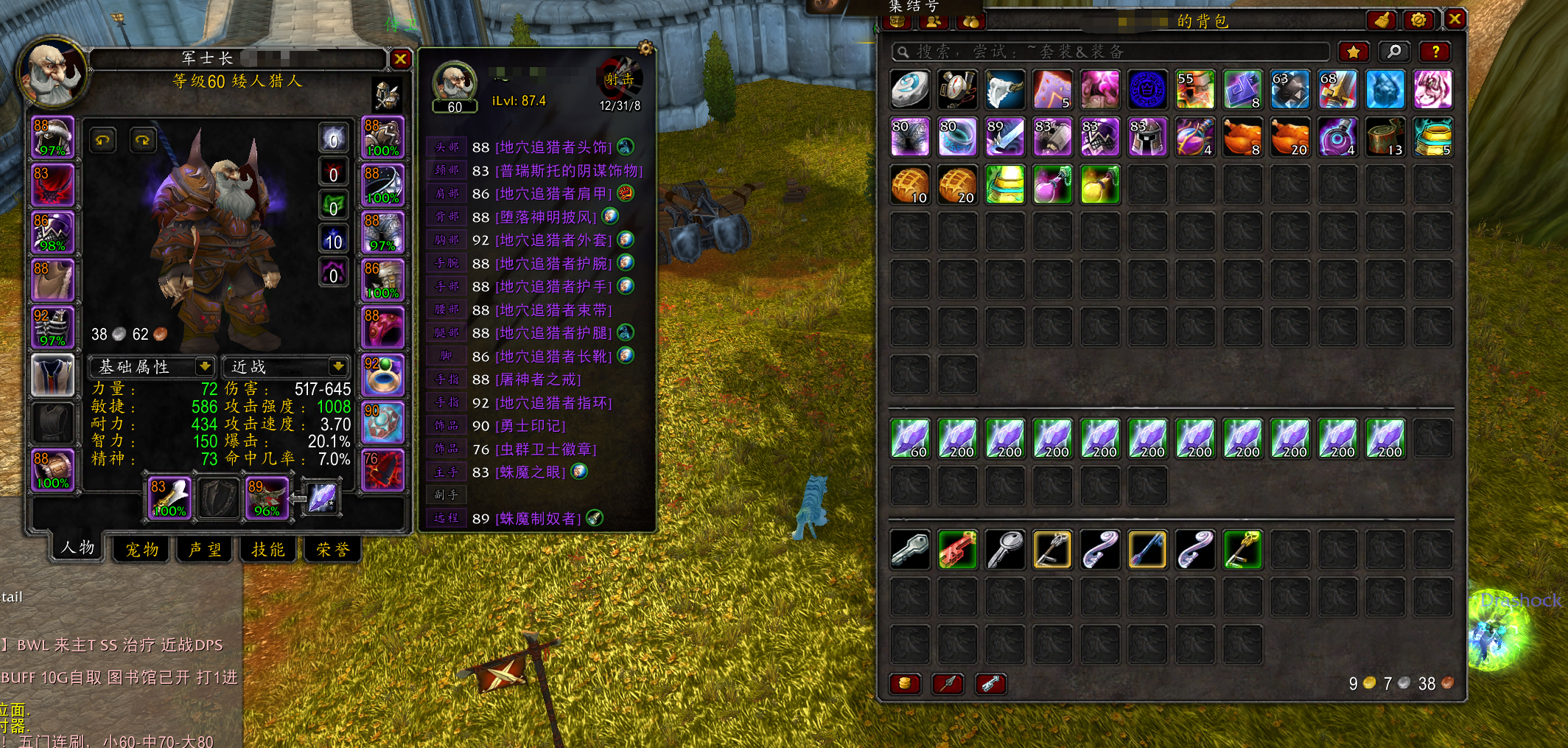Rotate the character model left

[103, 139]
